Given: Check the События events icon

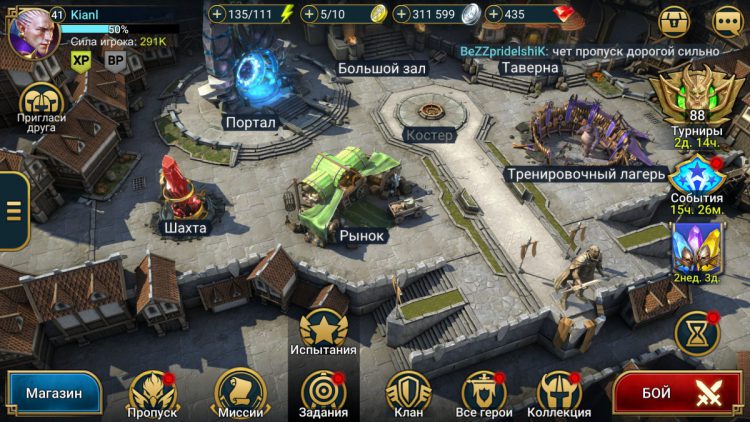Looking at the screenshot, I should click(x=697, y=177).
